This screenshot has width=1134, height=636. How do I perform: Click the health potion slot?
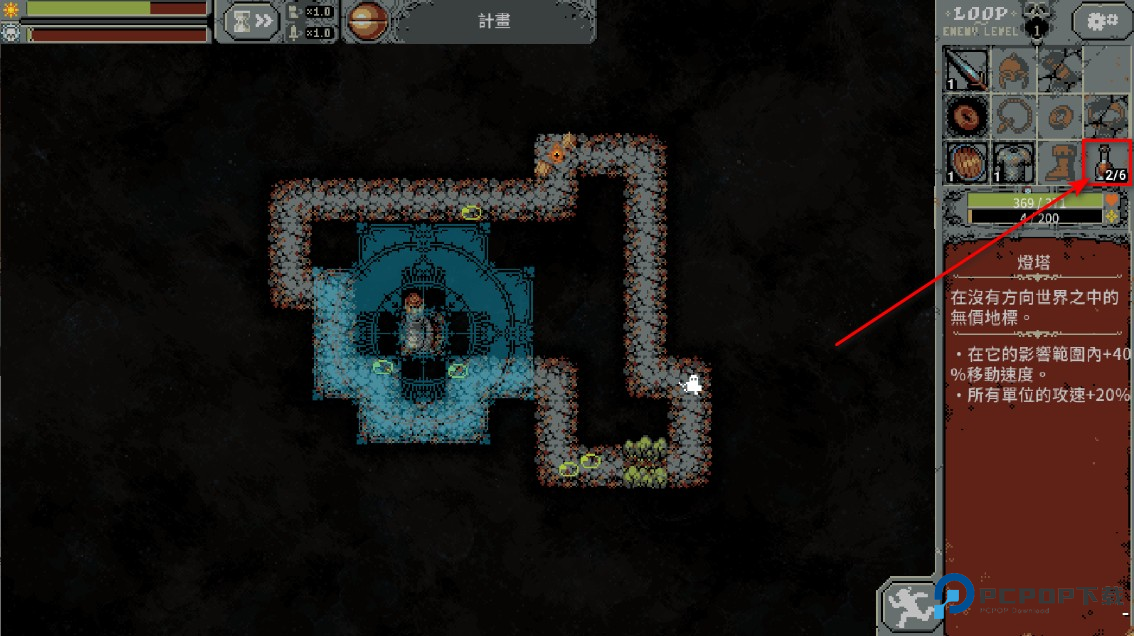tap(1105, 162)
